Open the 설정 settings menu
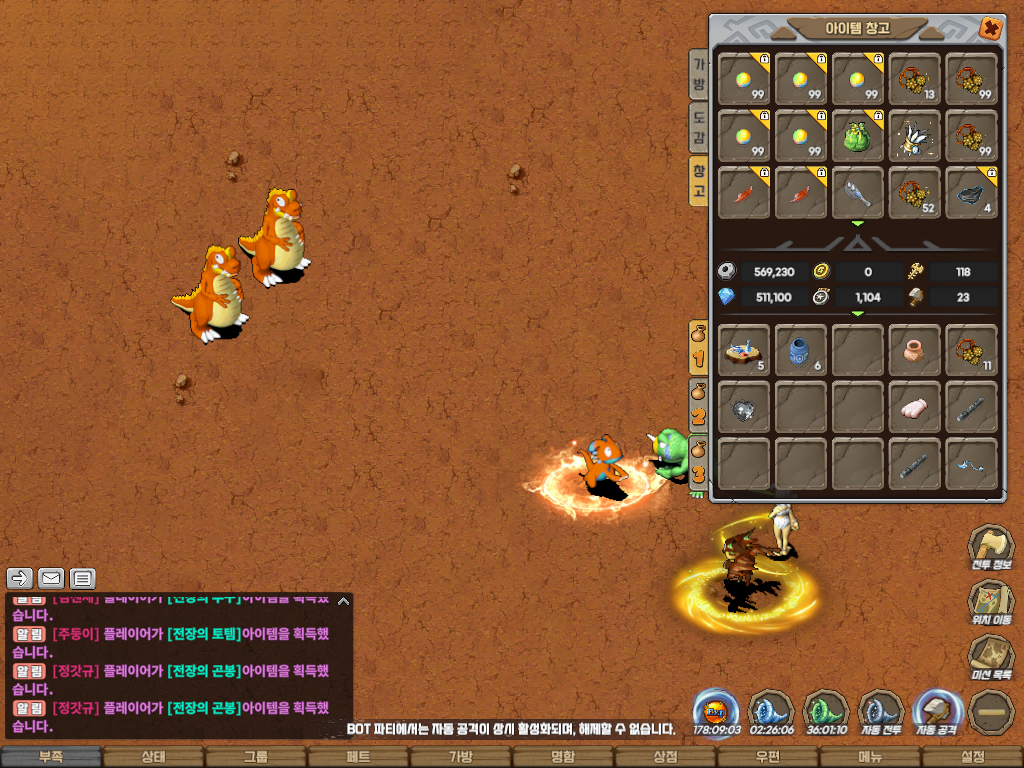 click(972, 757)
